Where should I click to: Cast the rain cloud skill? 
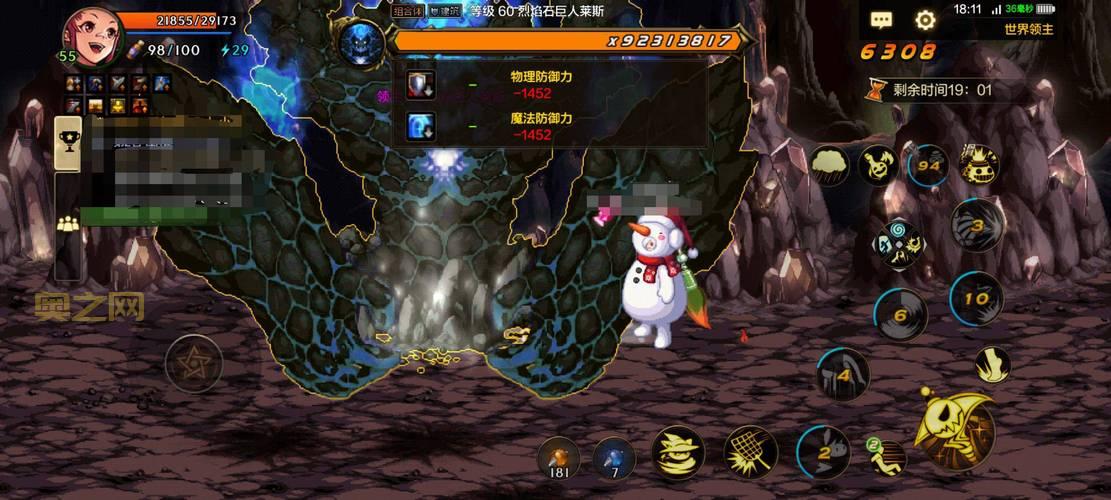[x=830, y=164]
